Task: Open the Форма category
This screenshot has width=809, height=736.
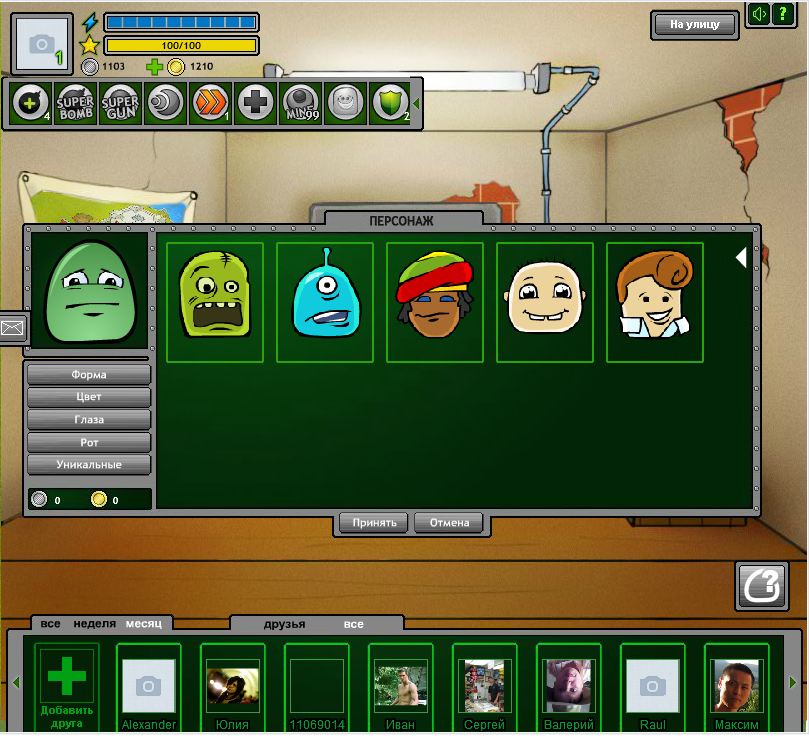Action: (89, 375)
